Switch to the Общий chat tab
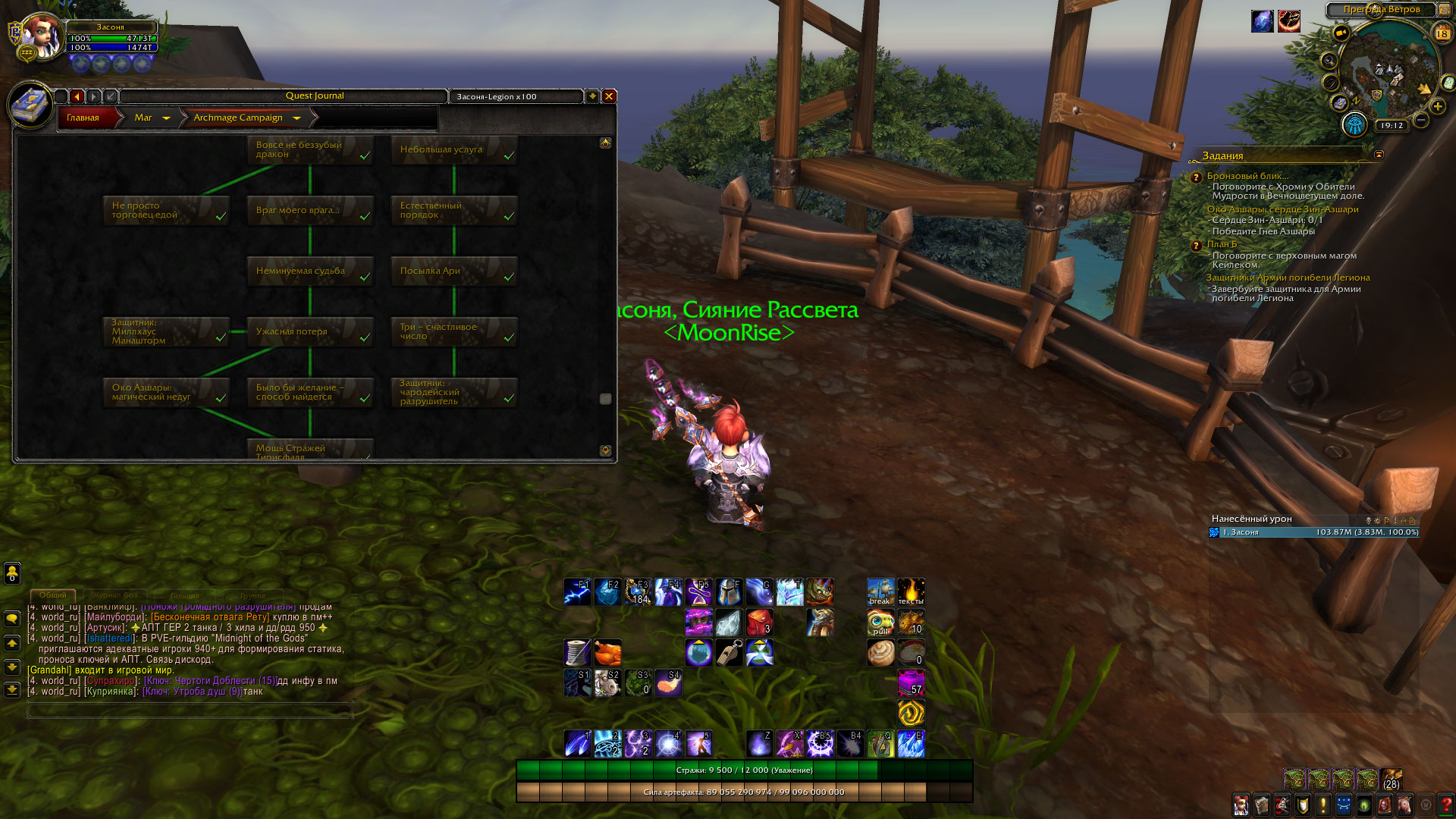The height and width of the screenshot is (819, 1456). tap(53, 595)
